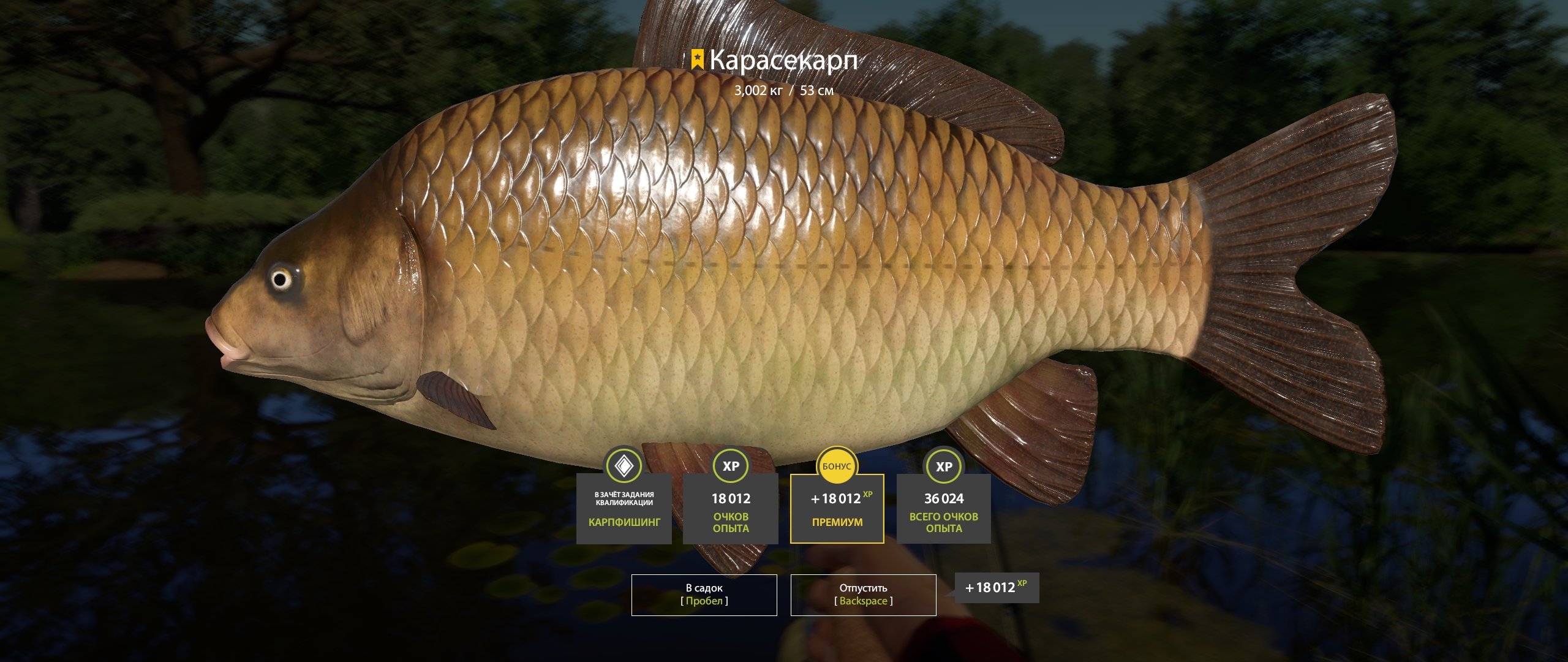The height and width of the screenshot is (662, 1568).
Task: Click the XP superscript on the бонус card
Action: [869, 495]
